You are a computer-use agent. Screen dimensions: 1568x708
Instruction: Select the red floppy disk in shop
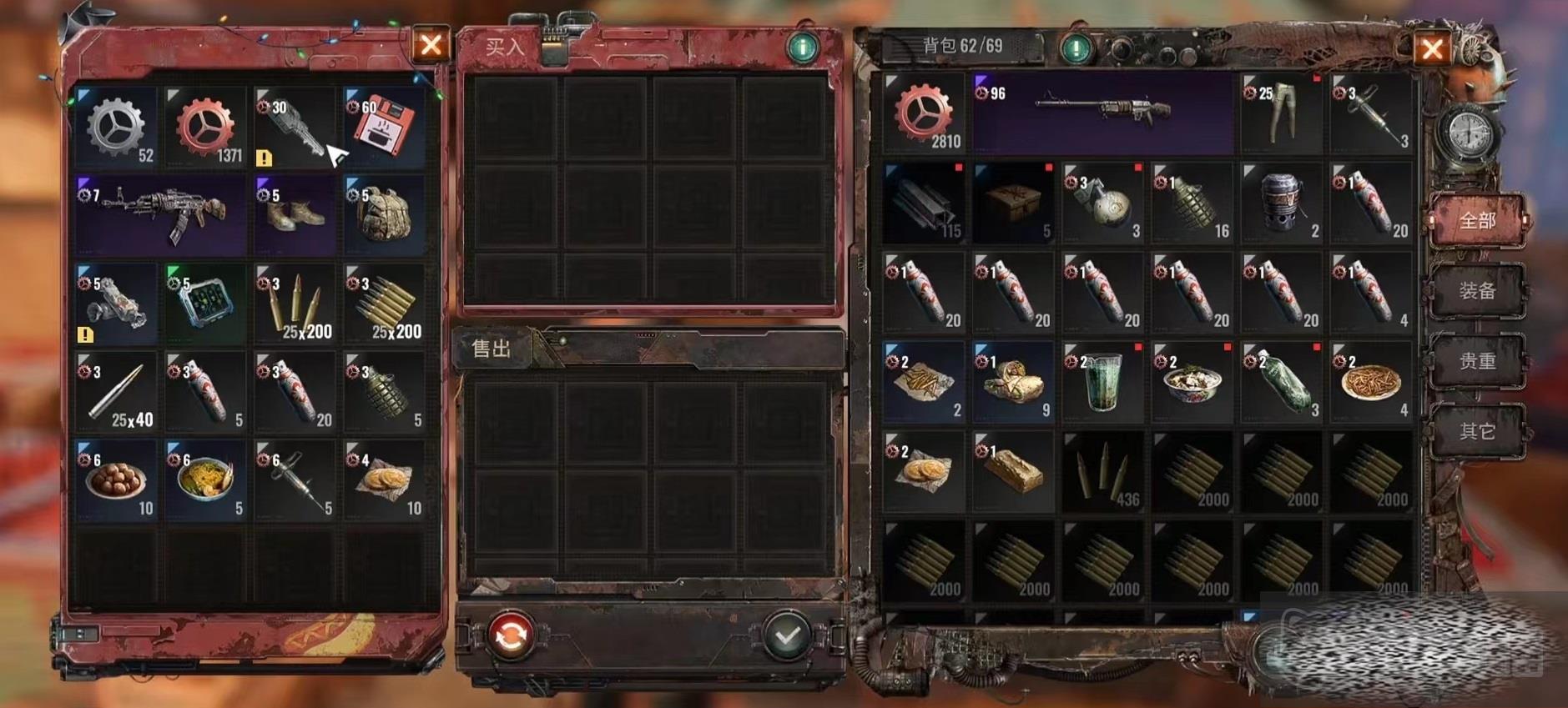coord(384,128)
